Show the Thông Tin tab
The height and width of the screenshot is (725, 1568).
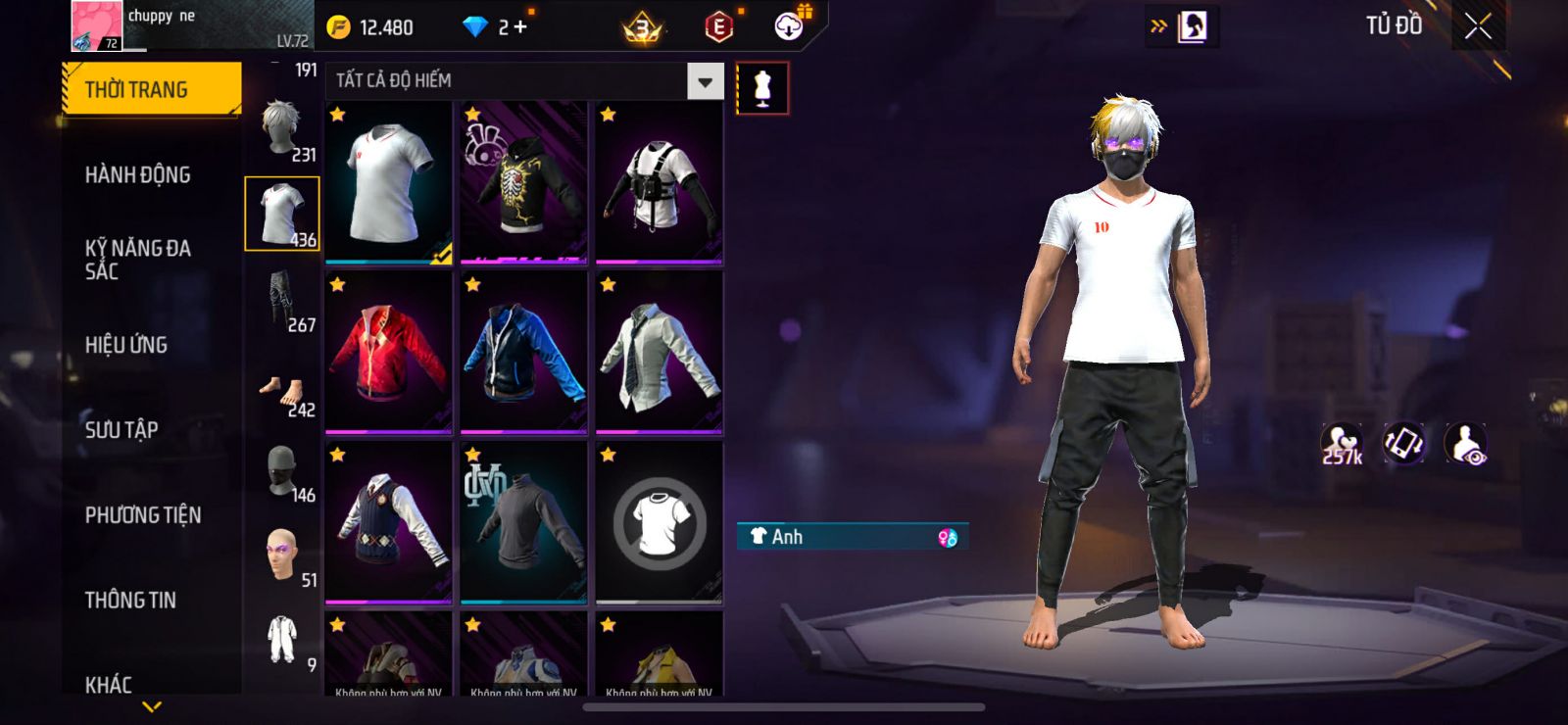pos(130,600)
